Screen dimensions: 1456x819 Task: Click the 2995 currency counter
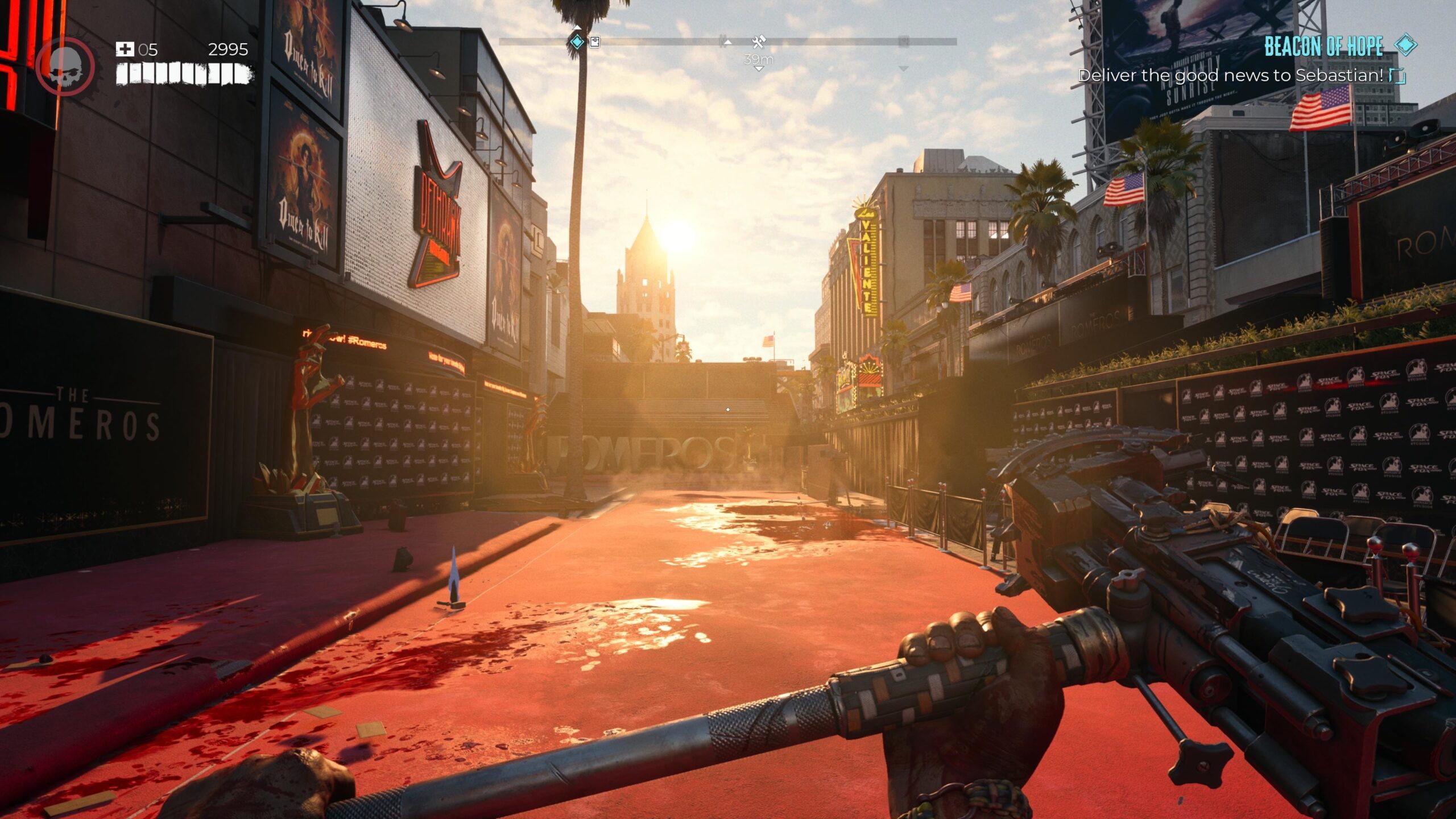pyautogui.click(x=227, y=50)
